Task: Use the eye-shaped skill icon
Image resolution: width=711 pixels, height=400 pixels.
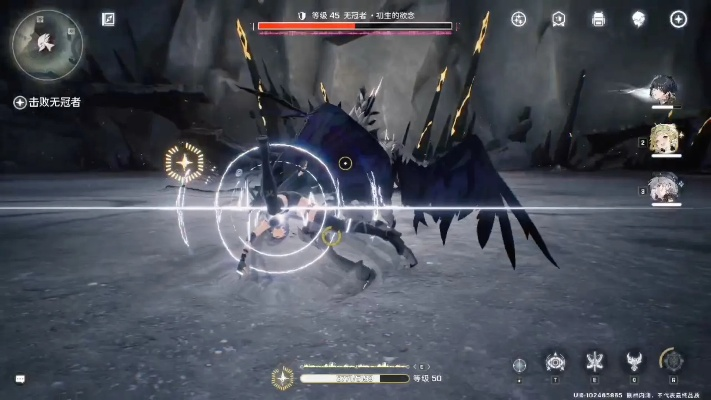Action: [x=556, y=362]
